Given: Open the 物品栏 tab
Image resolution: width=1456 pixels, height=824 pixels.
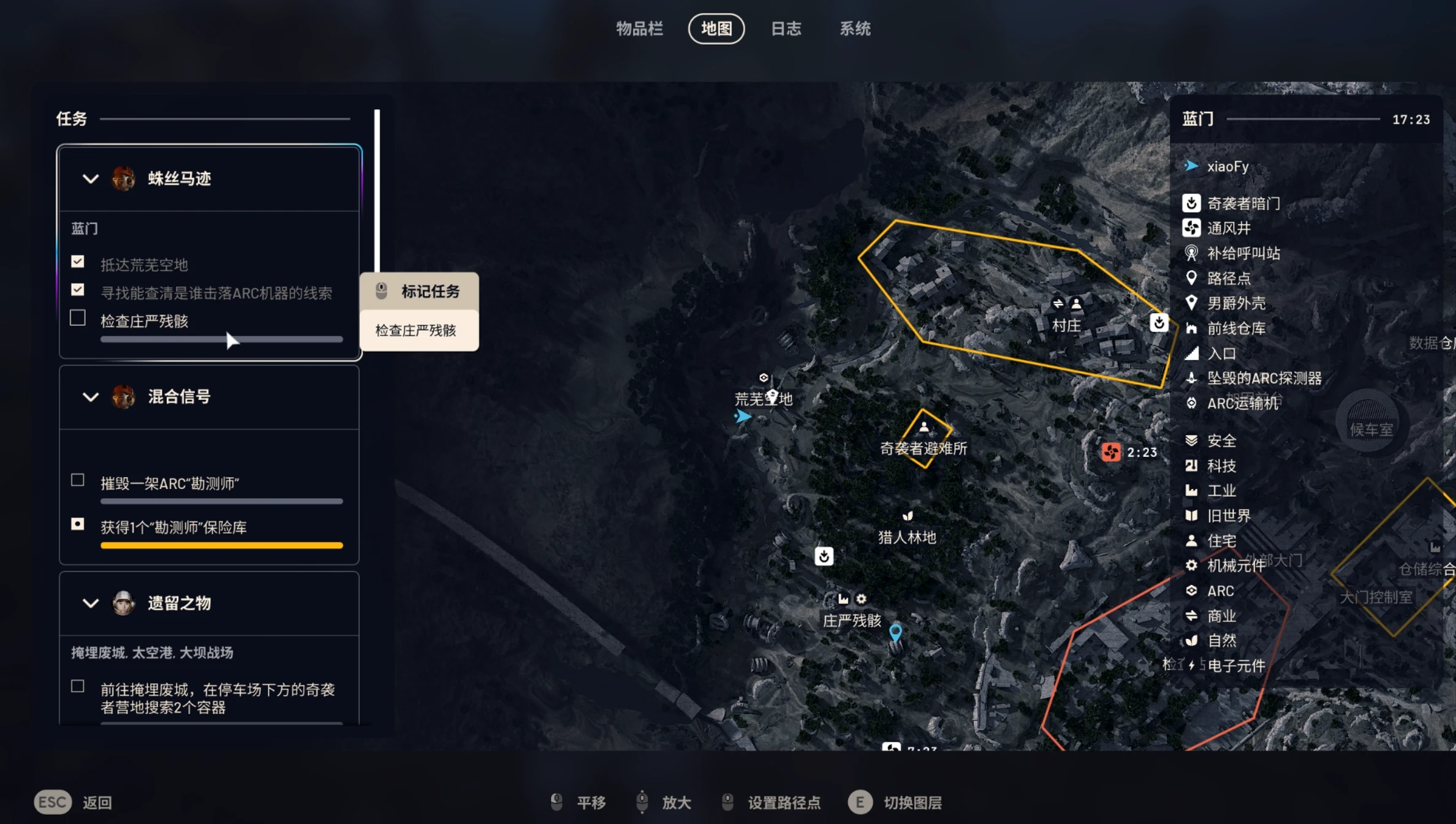Looking at the screenshot, I should [x=640, y=29].
